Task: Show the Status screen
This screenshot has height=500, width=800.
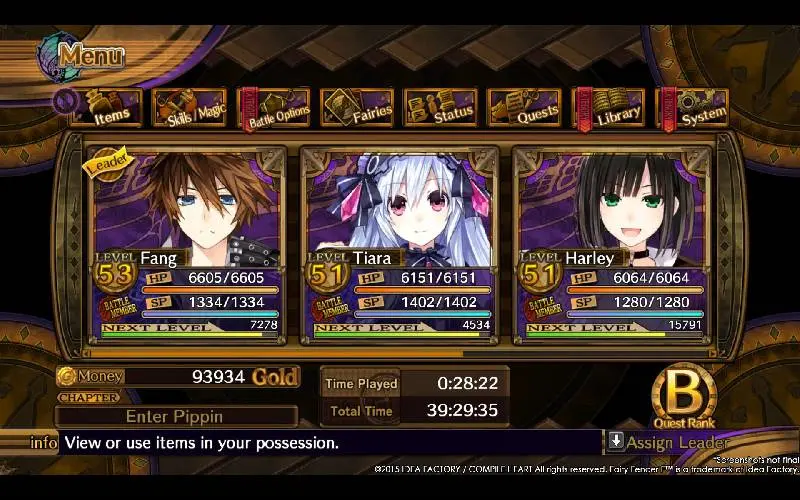Action: click(x=441, y=109)
